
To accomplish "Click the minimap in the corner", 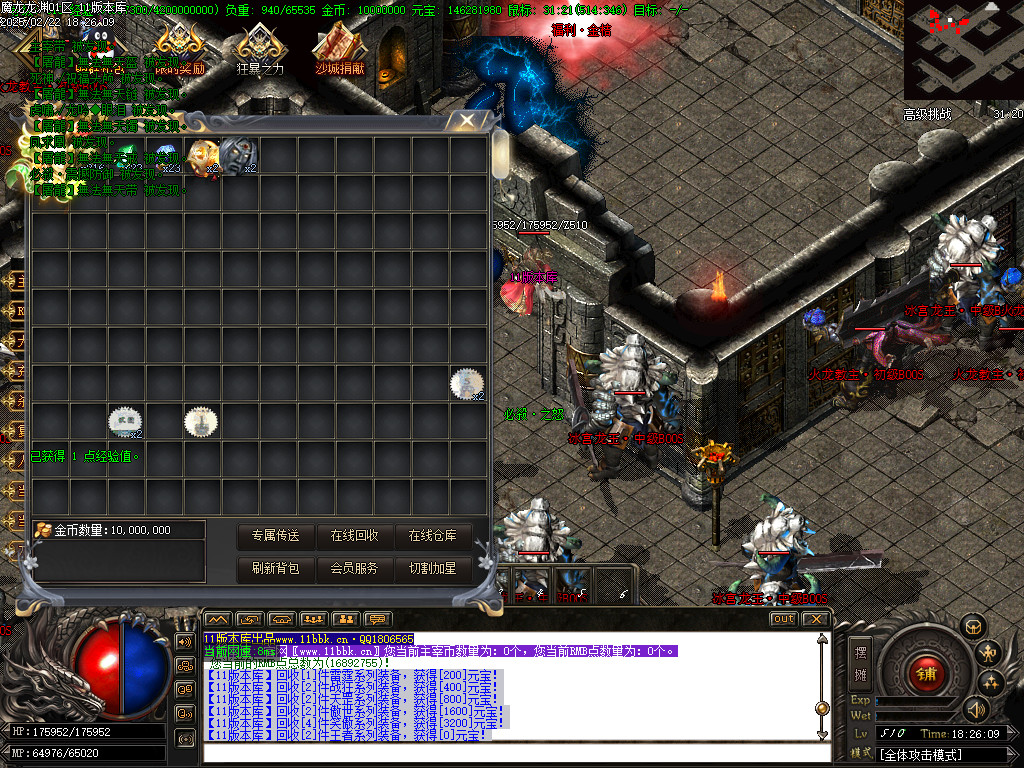I will 963,50.
